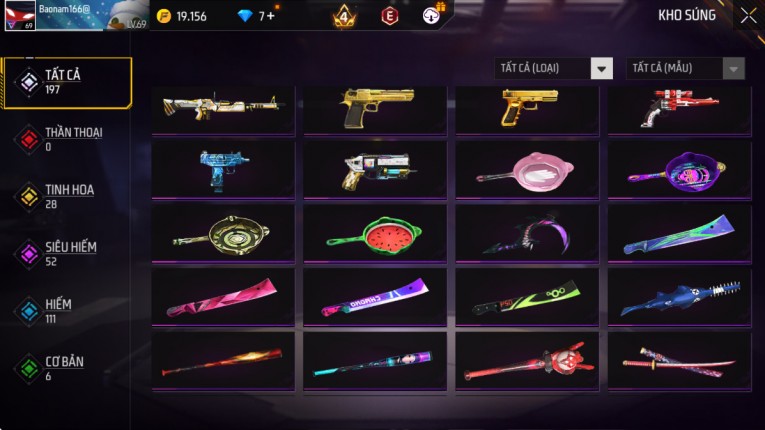Select the Tất Cả category tab

point(67,82)
